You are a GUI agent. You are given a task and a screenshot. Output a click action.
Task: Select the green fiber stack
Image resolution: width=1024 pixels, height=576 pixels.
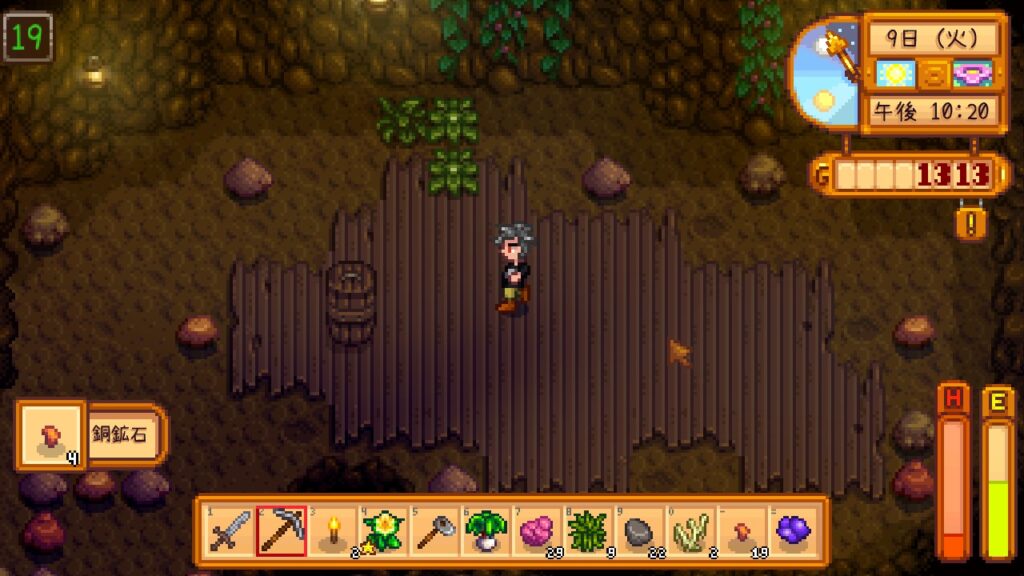click(x=589, y=530)
